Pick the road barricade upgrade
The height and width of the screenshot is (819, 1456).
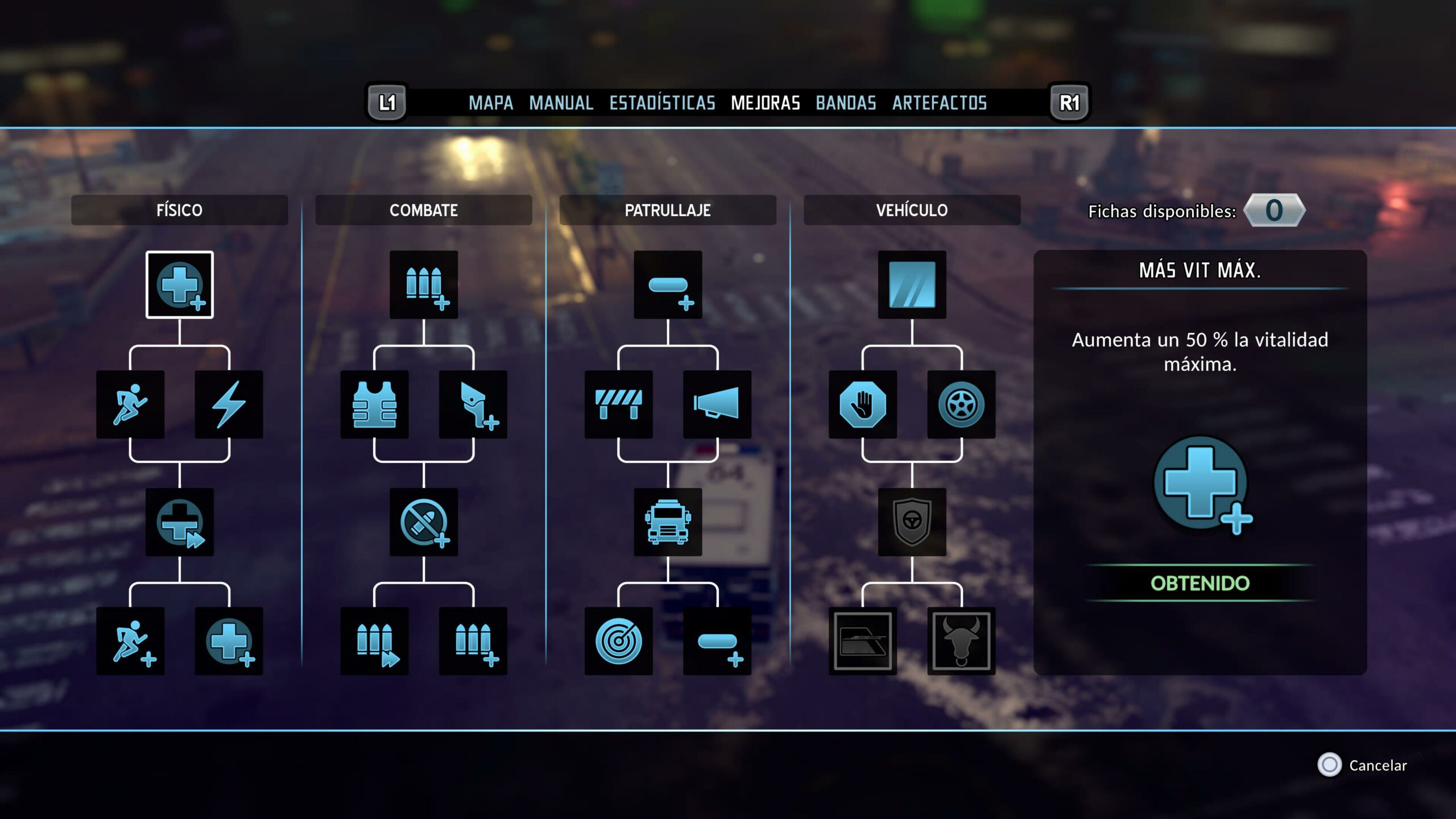618,404
